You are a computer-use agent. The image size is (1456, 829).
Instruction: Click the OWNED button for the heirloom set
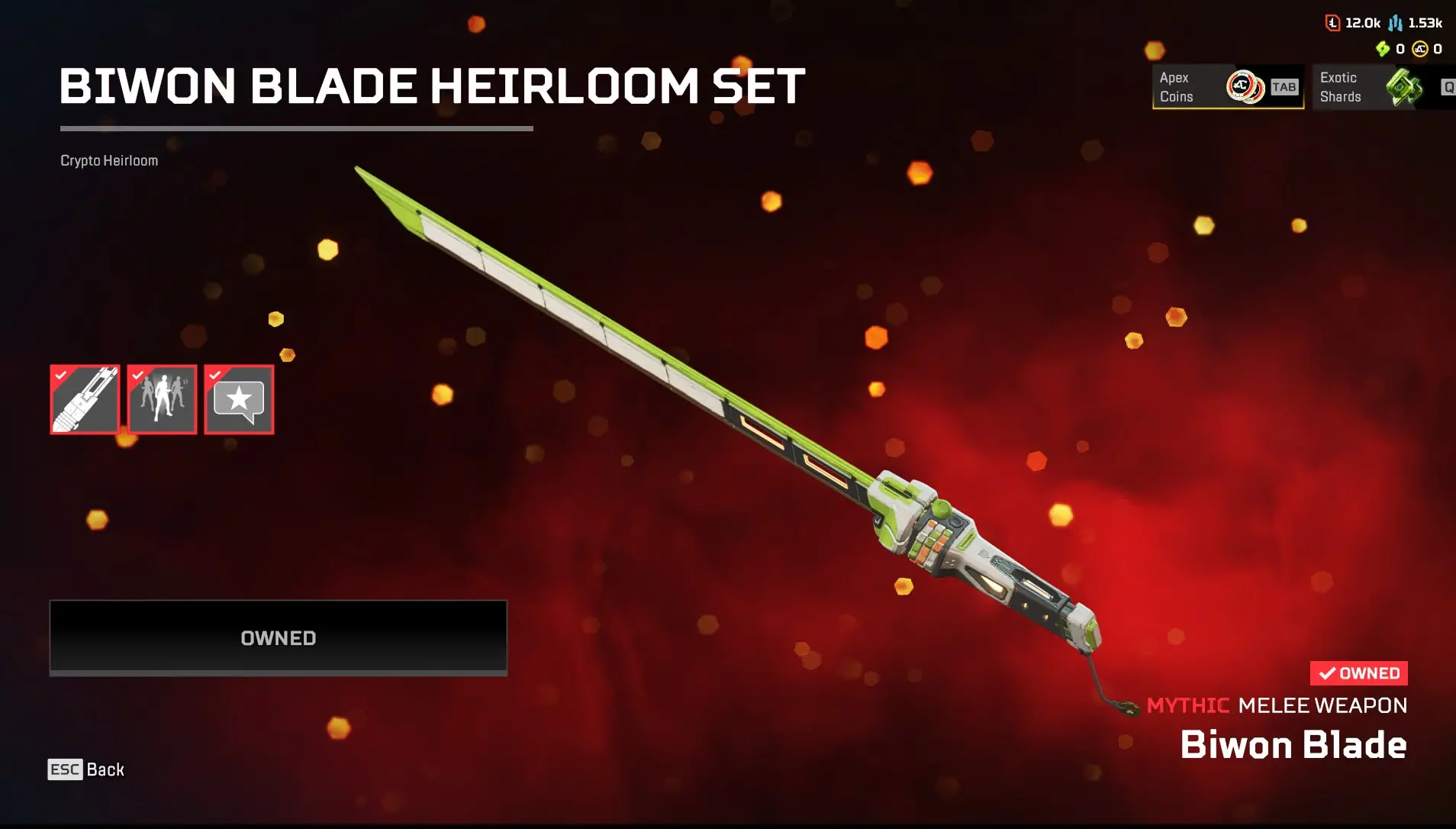278,637
